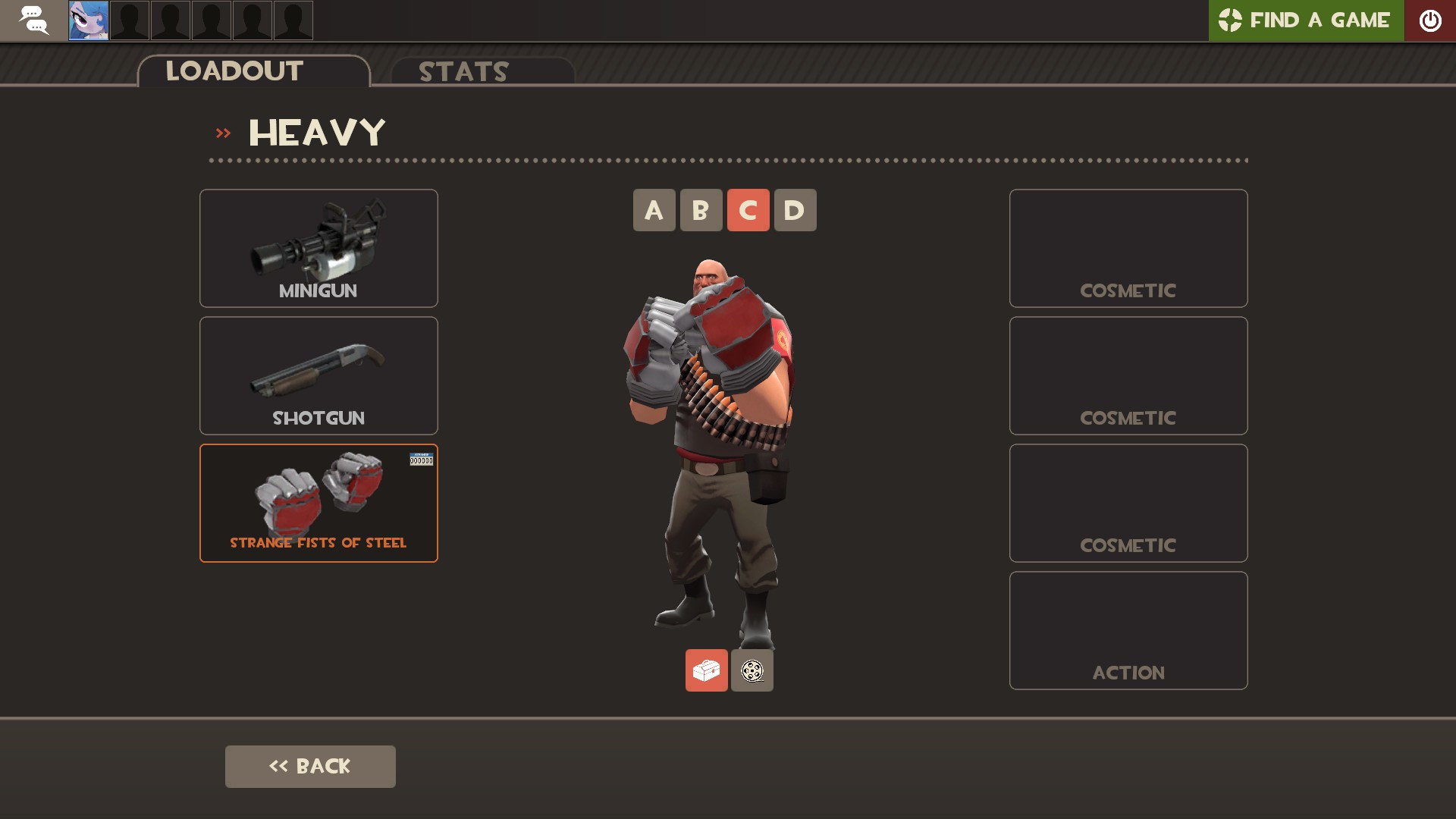Open the chat panel
This screenshot has width=1456, height=819.
[x=33, y=20]
